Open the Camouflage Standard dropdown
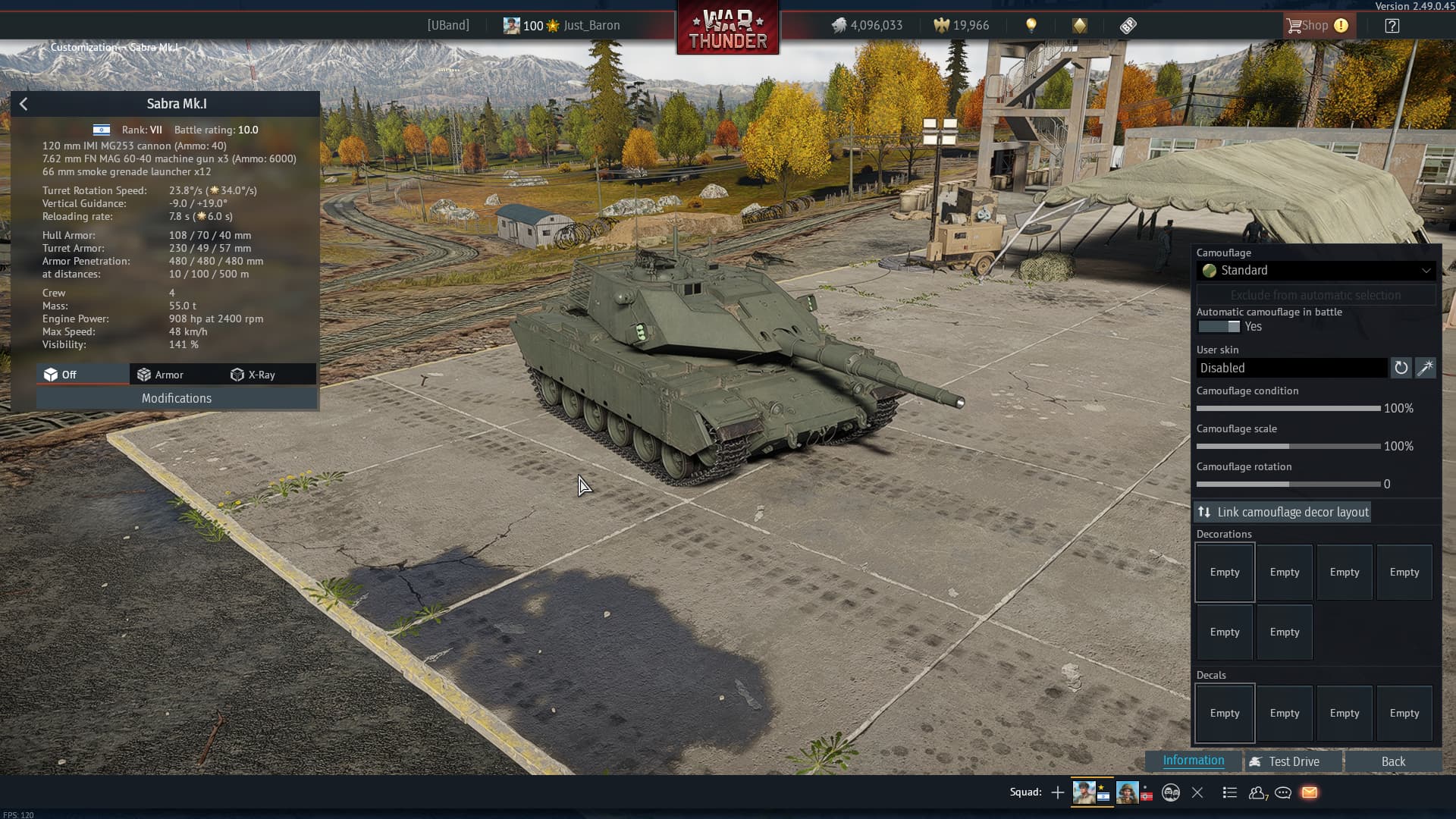The height and width of the screenshot is (819, 1456). click(x=1316, y=271)
